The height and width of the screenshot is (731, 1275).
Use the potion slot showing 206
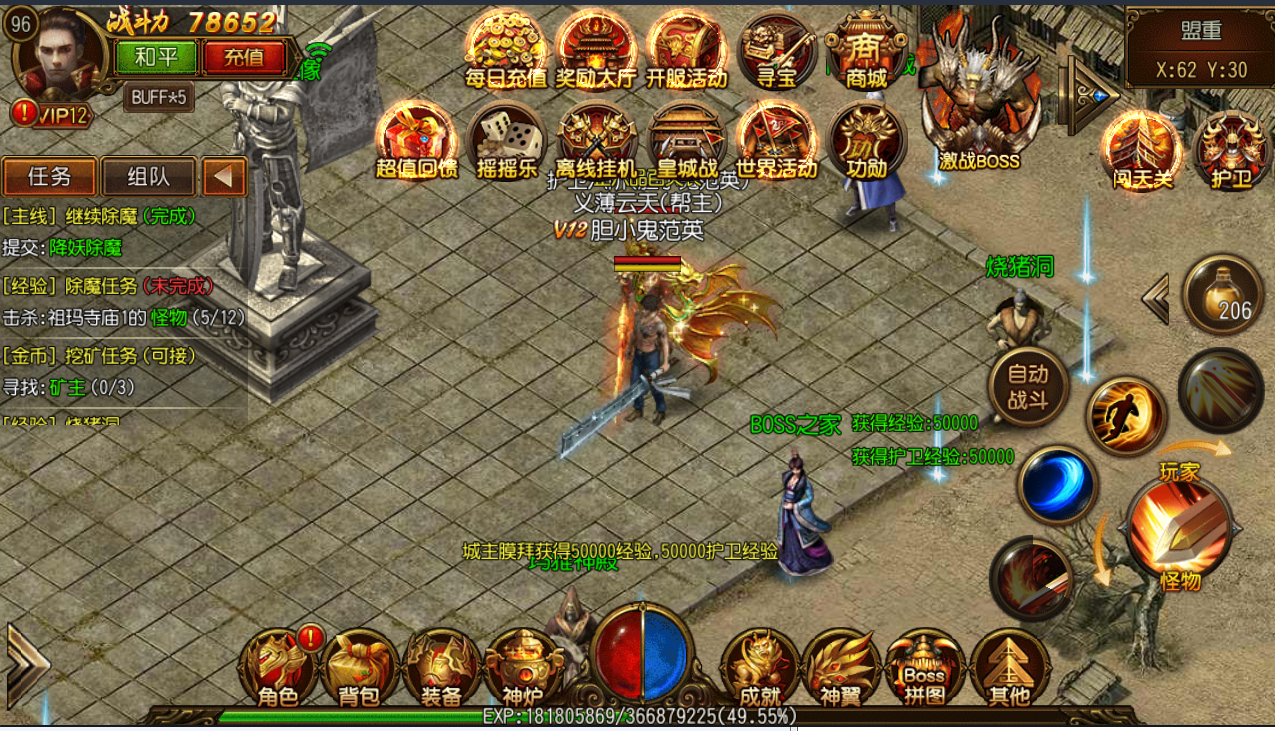pos(1222,295)
